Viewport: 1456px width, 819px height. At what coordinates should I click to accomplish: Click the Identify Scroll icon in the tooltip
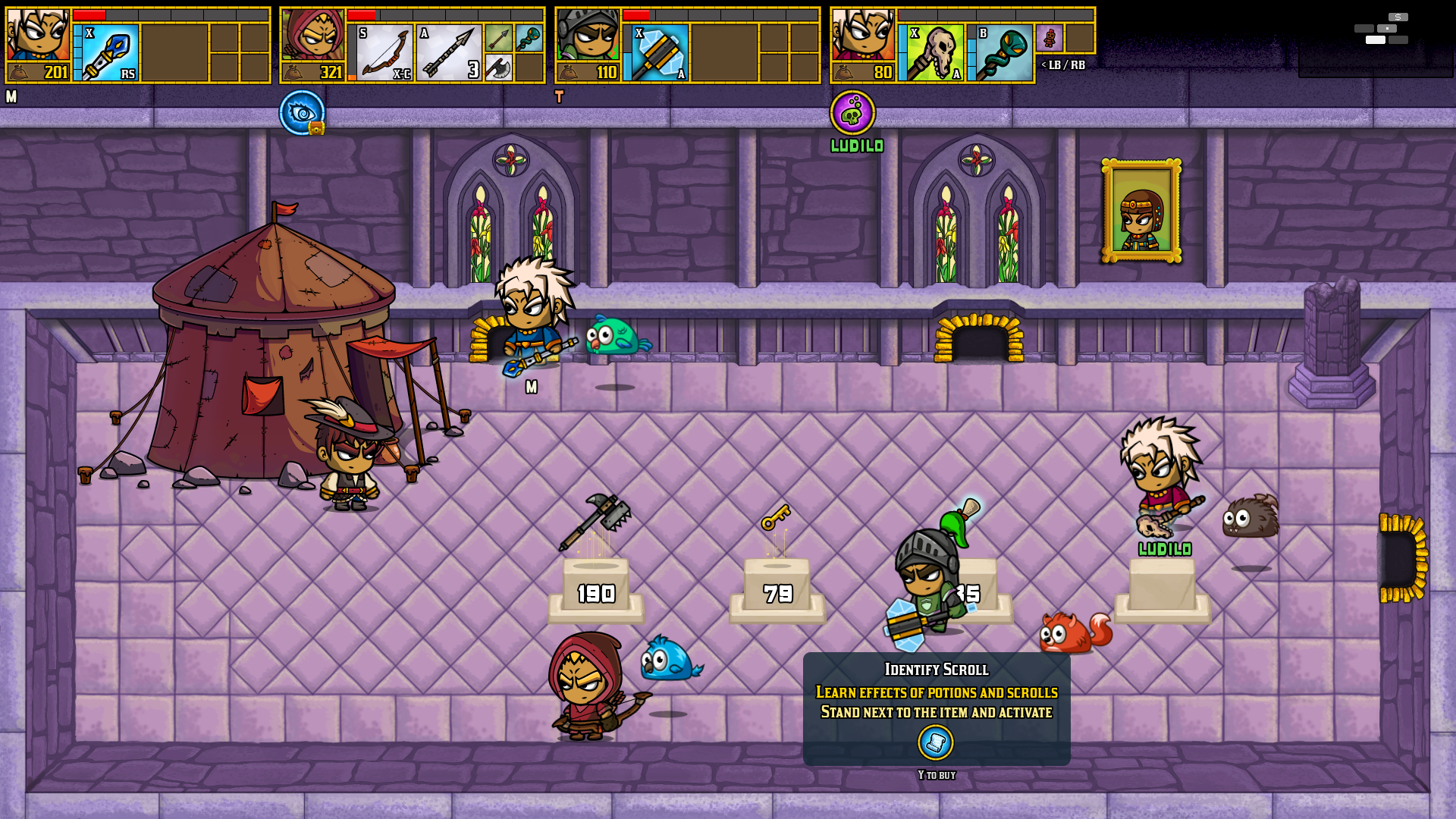coord(936,742)
